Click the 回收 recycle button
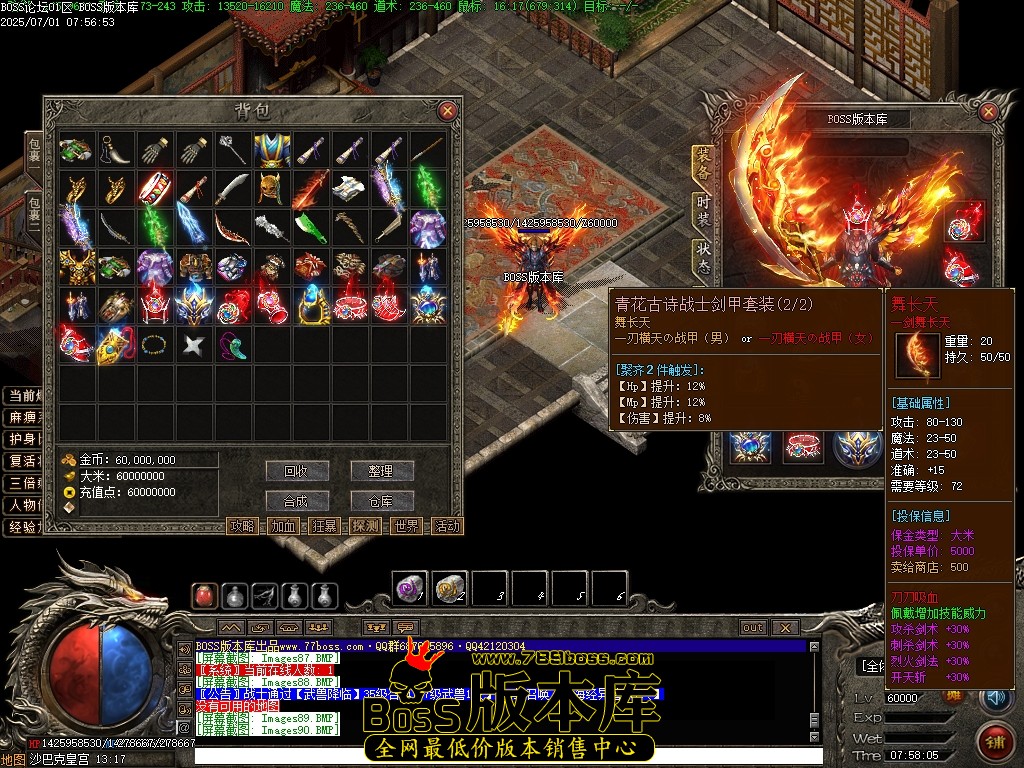1024x768 pixels. click(297, 471)
